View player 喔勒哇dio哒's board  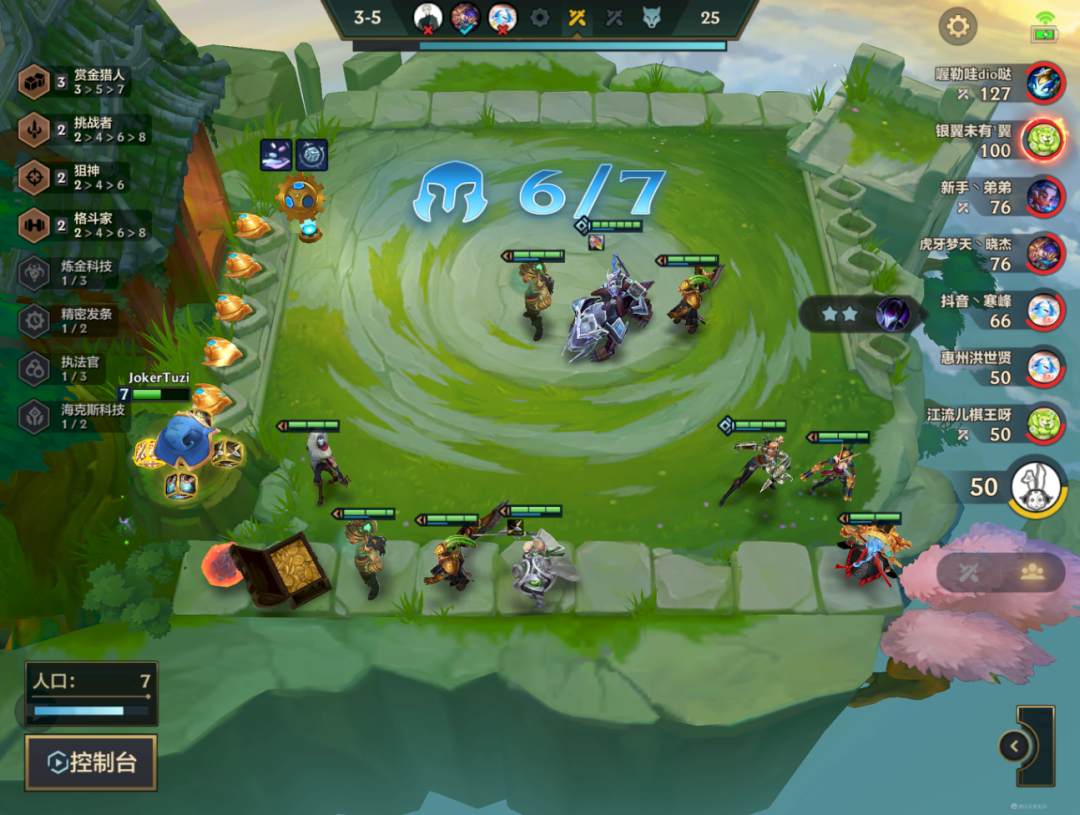pos(1043,82)
